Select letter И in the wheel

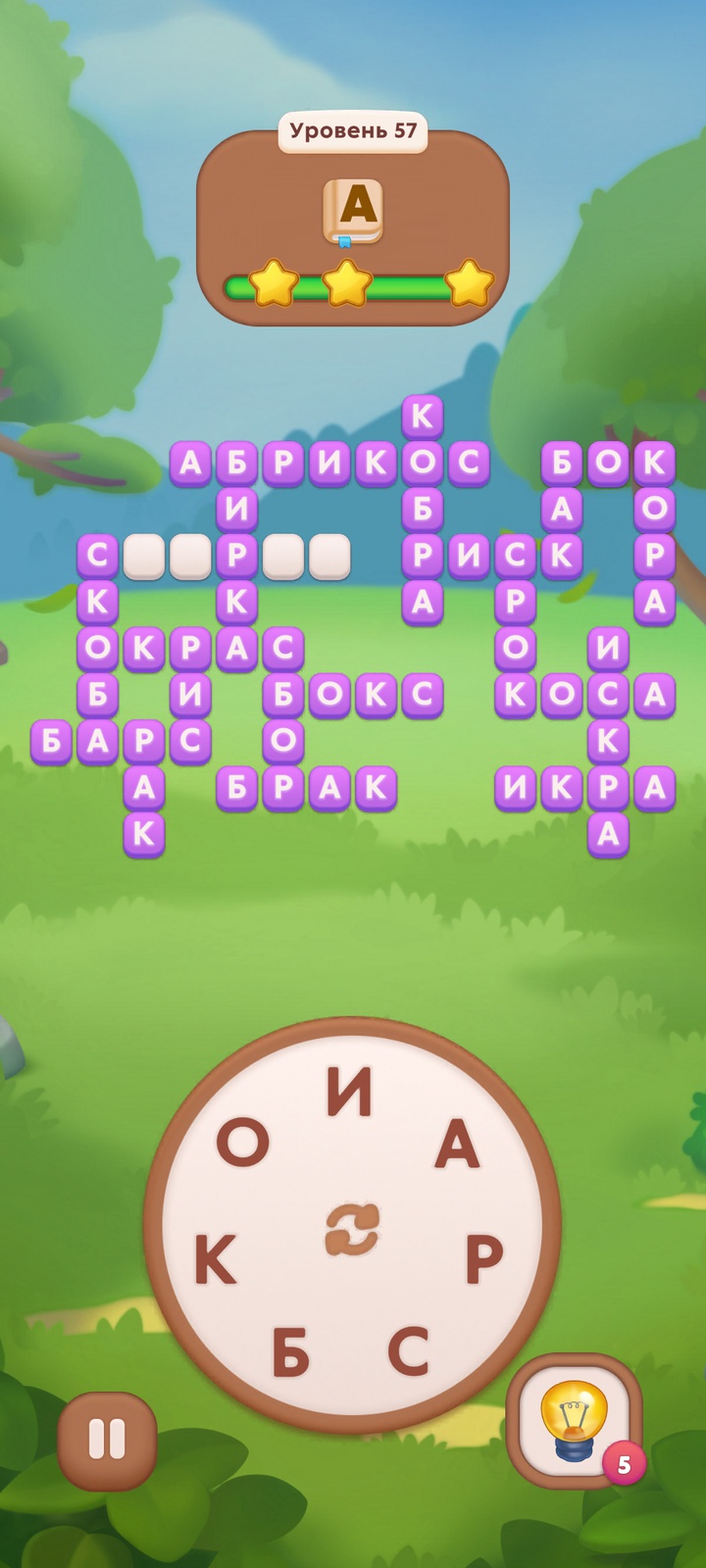pos(350,1092)
